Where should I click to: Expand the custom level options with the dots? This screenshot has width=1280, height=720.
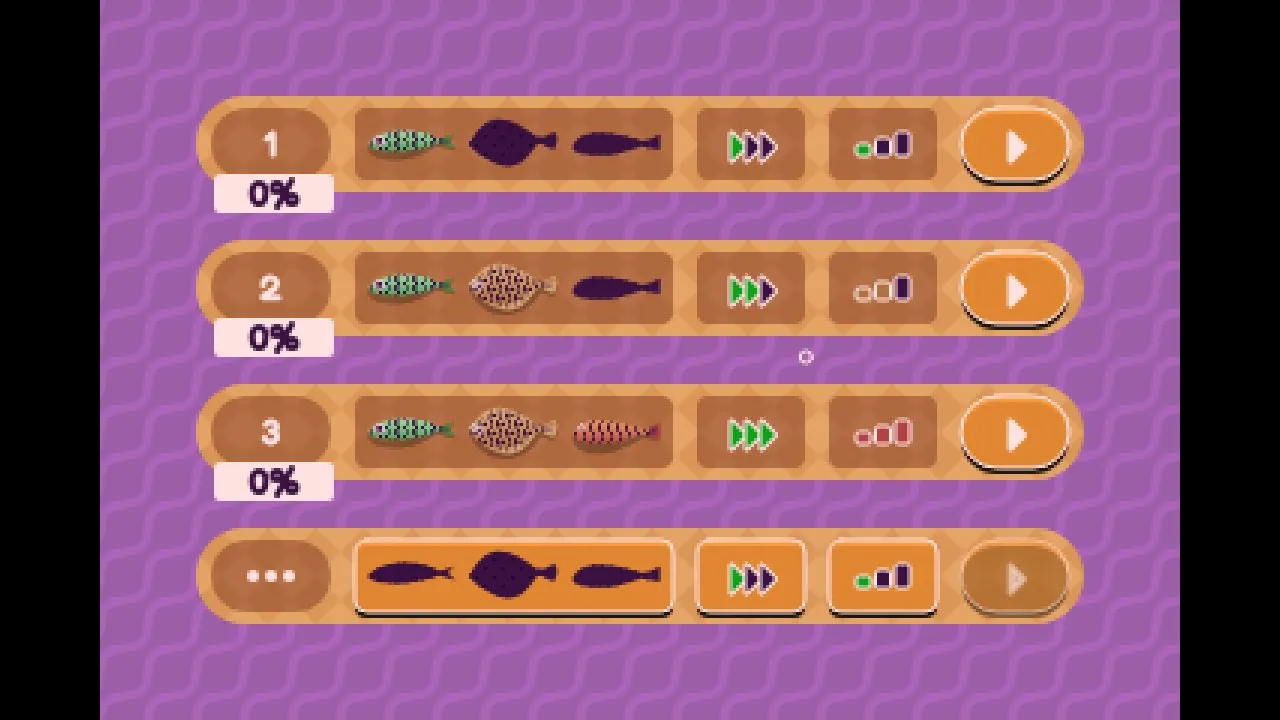(270, 576)
